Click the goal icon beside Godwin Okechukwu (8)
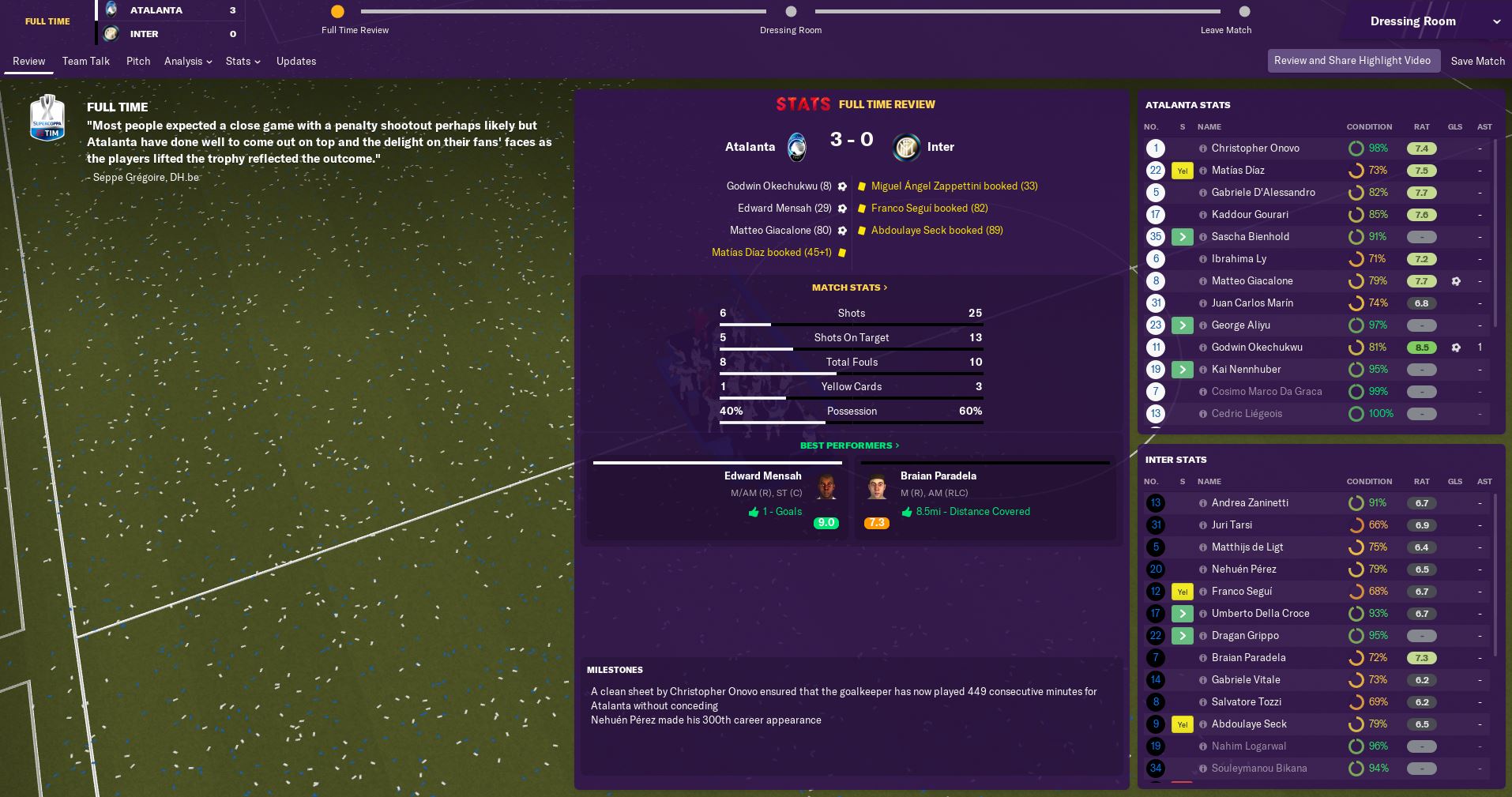 (842, 186)
